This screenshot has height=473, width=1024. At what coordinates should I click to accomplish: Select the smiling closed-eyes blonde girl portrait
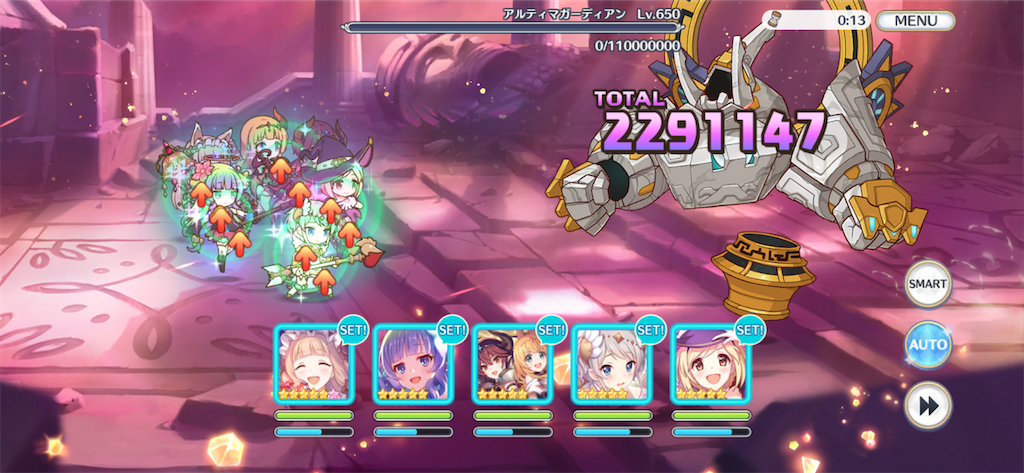[x=313, y=363]
